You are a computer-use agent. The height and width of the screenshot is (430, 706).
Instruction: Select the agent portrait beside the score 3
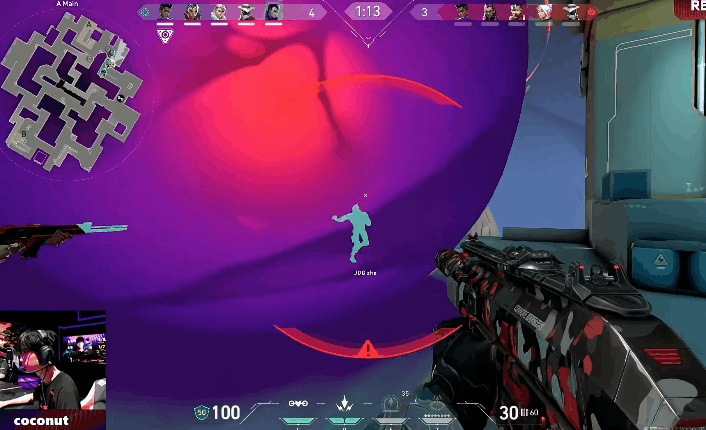462,12
